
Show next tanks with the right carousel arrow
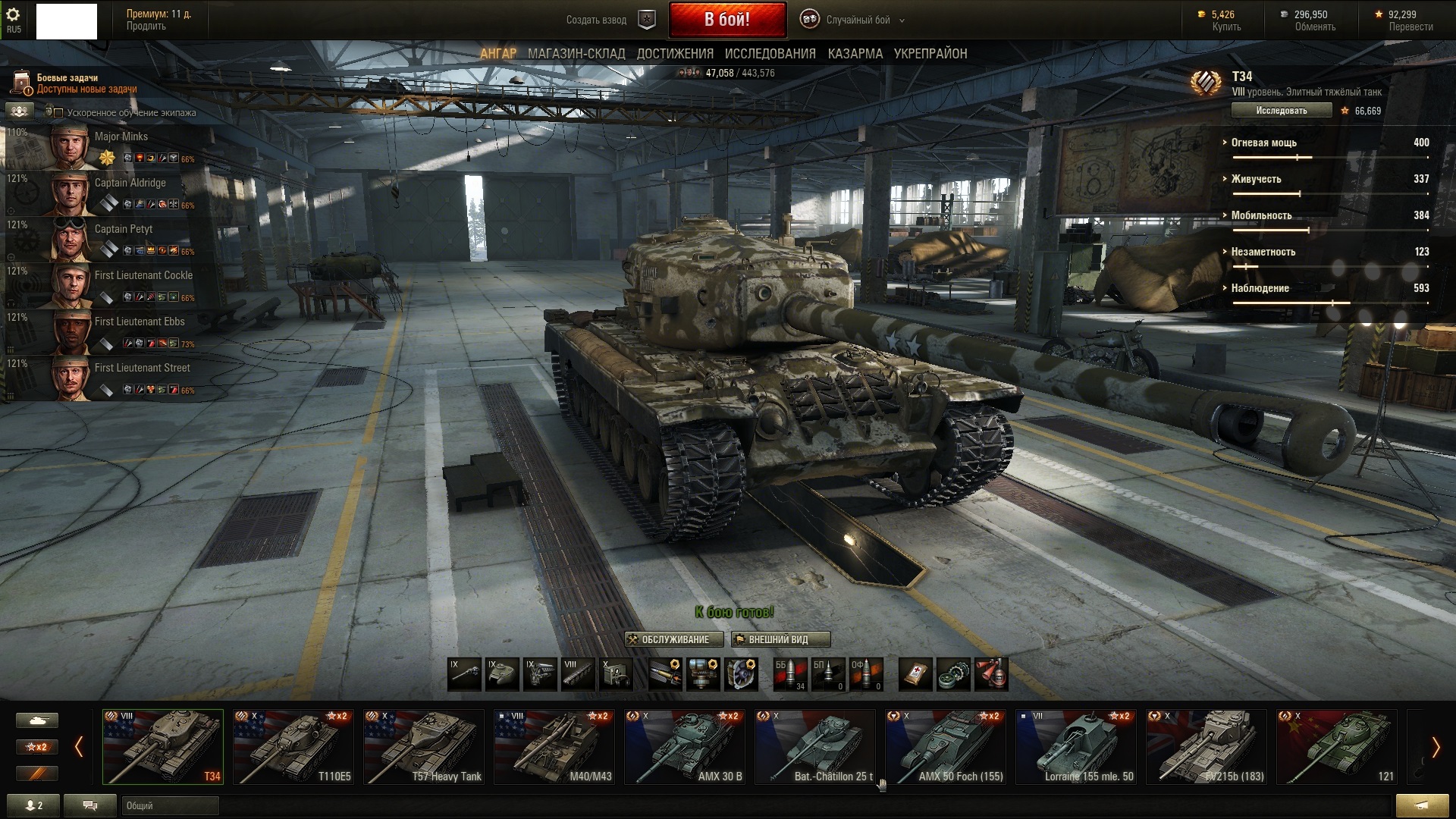coord(1435,748)
